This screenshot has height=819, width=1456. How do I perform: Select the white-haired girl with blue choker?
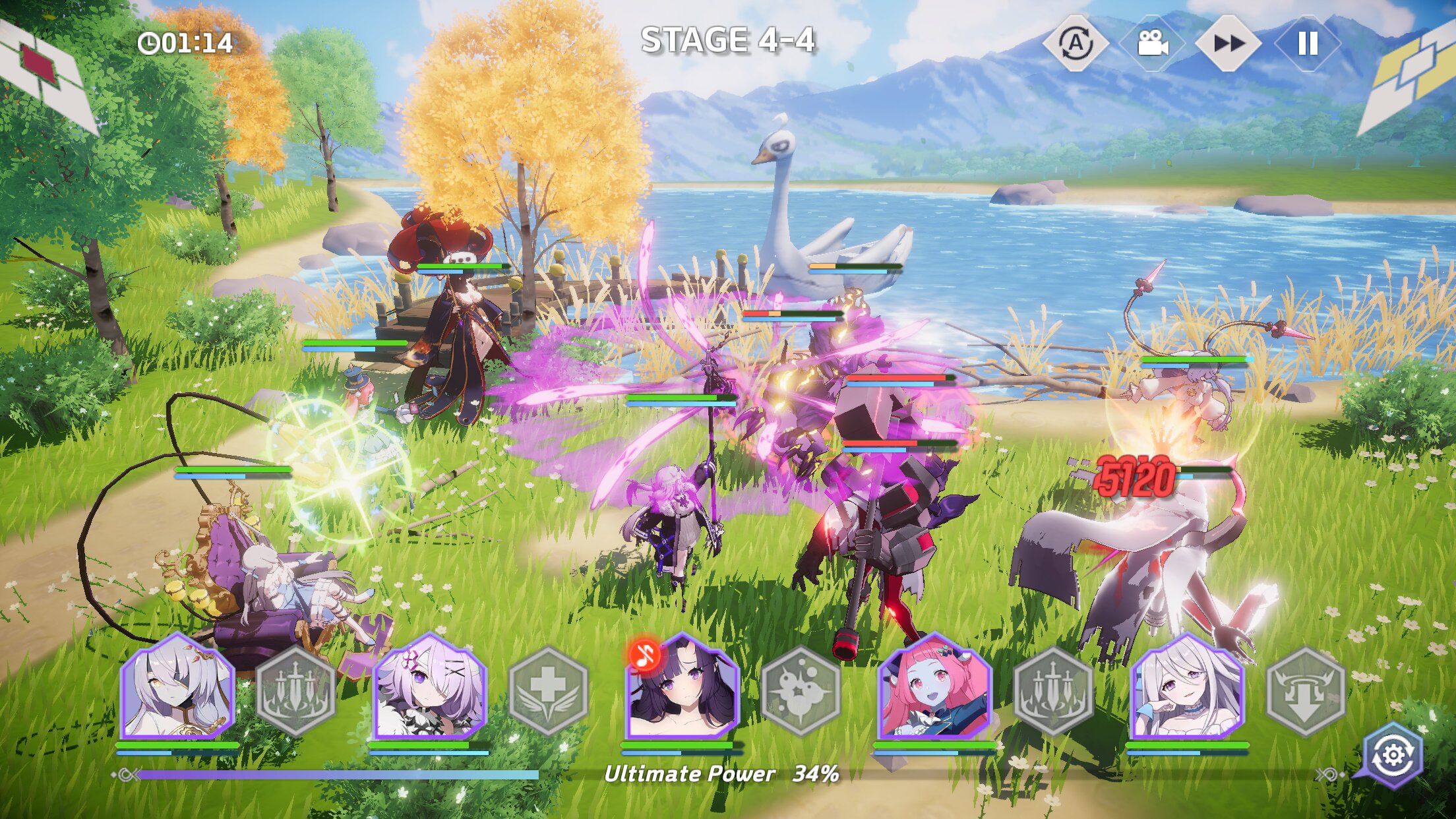[x=1187, y=687]
